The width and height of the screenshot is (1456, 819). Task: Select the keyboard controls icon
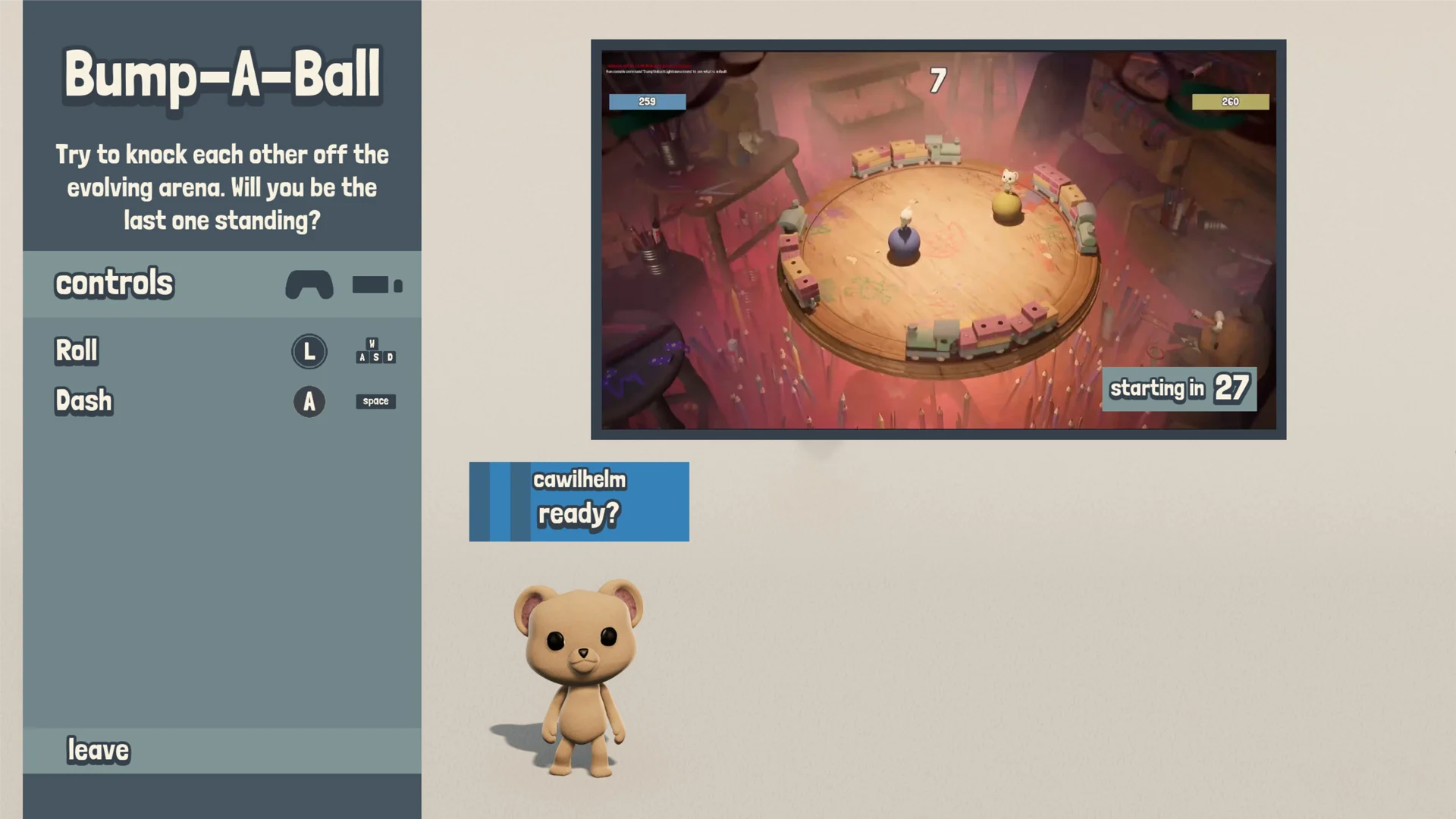pos(375,286)
